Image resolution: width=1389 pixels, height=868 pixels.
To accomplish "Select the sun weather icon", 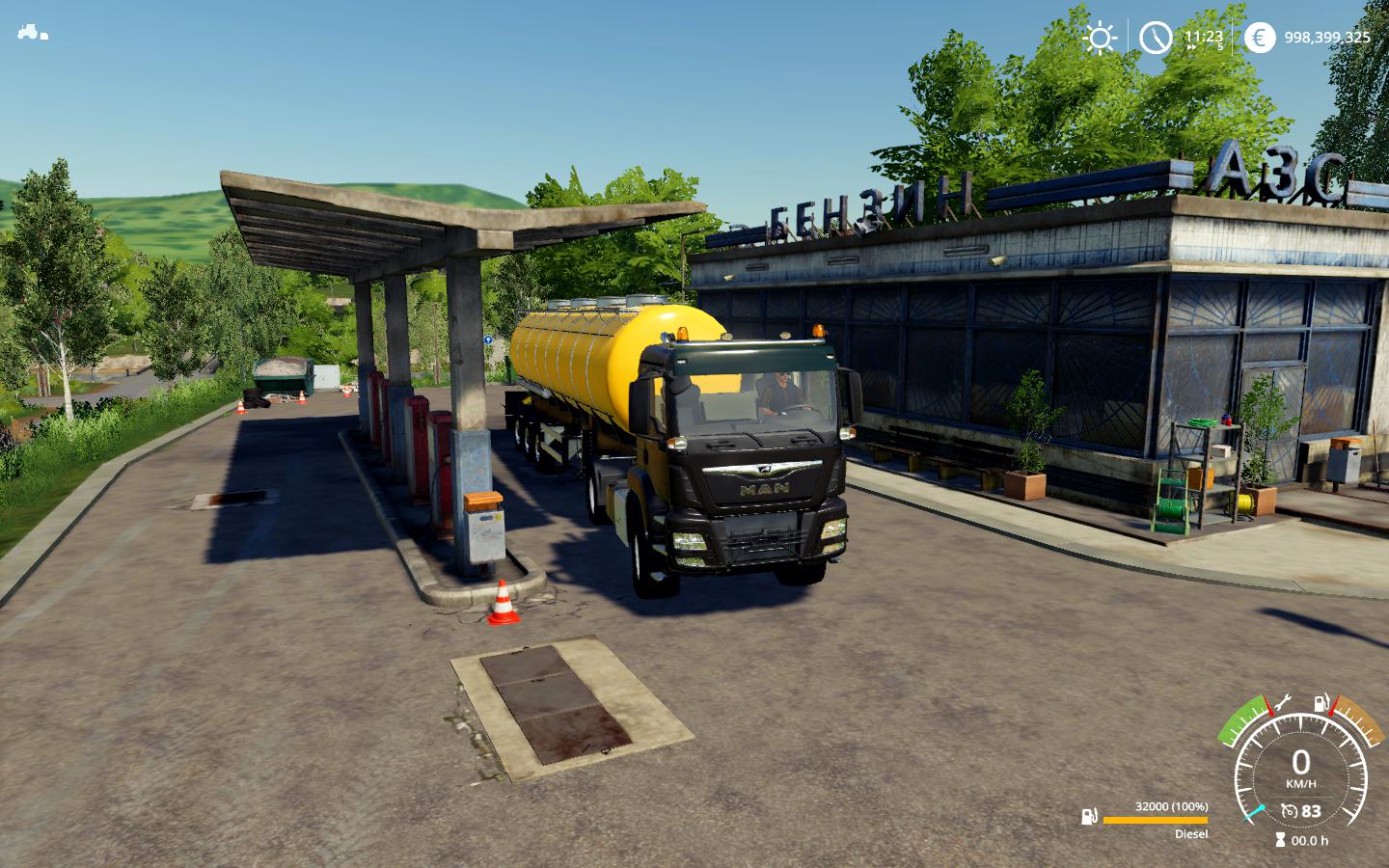I will [1099, 38].
